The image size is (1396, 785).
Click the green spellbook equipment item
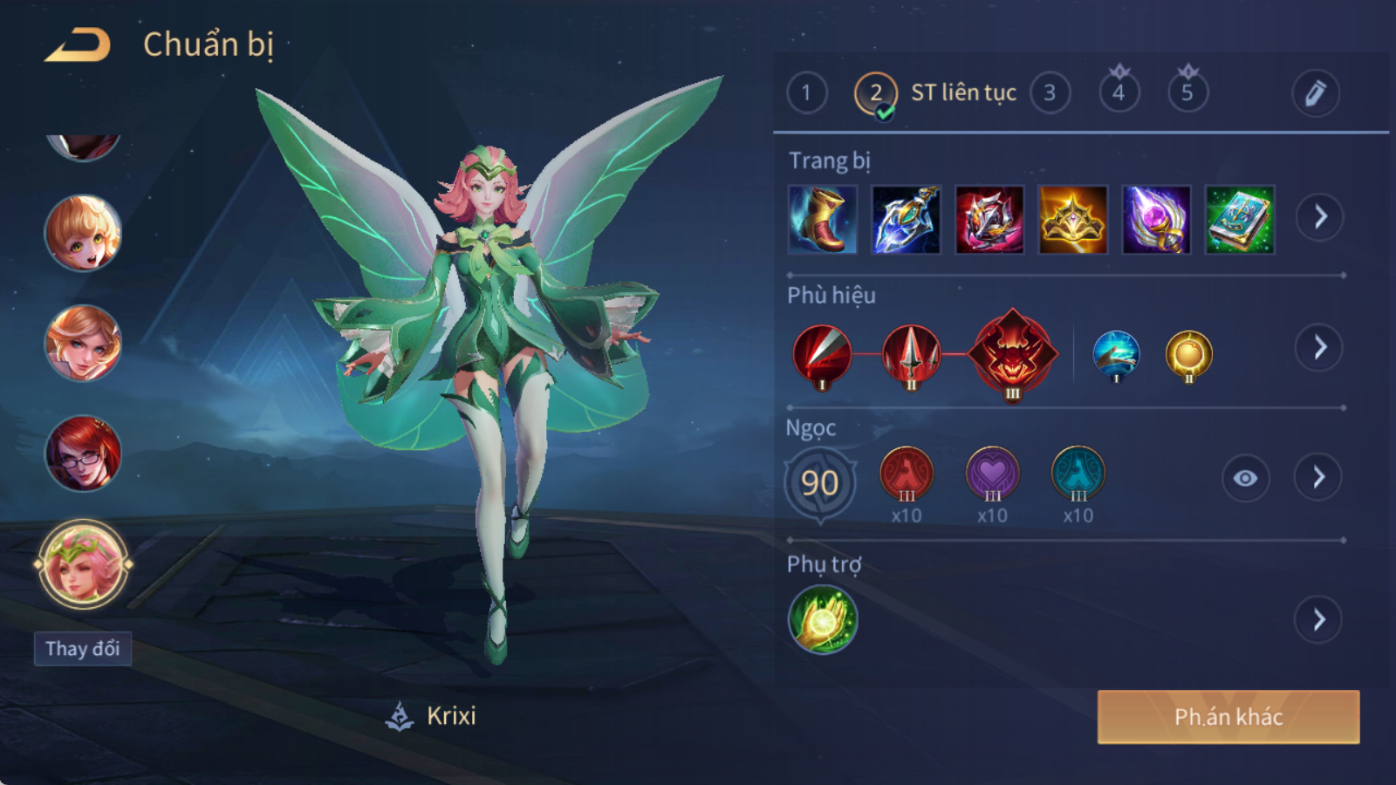pos(1240,219)
